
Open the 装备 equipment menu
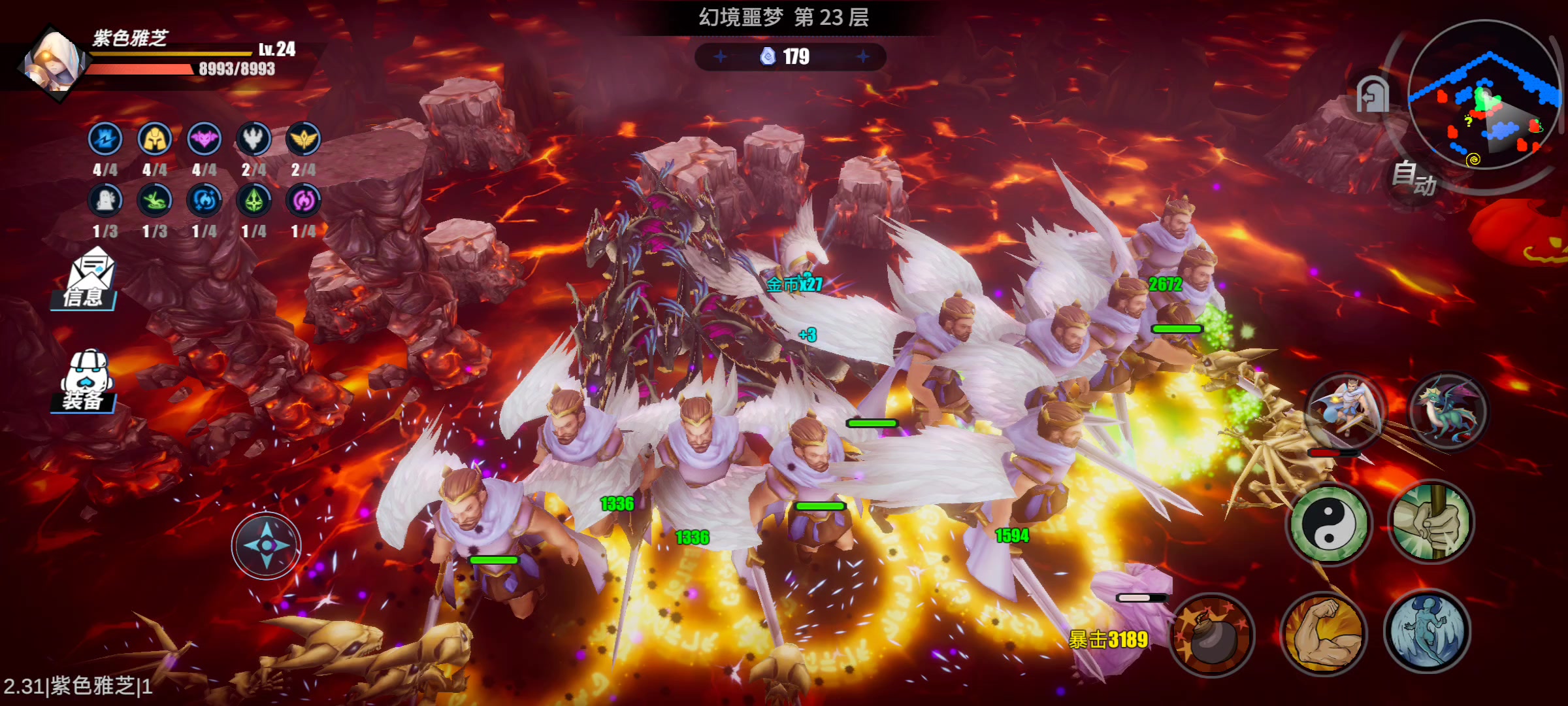[86, 382]
